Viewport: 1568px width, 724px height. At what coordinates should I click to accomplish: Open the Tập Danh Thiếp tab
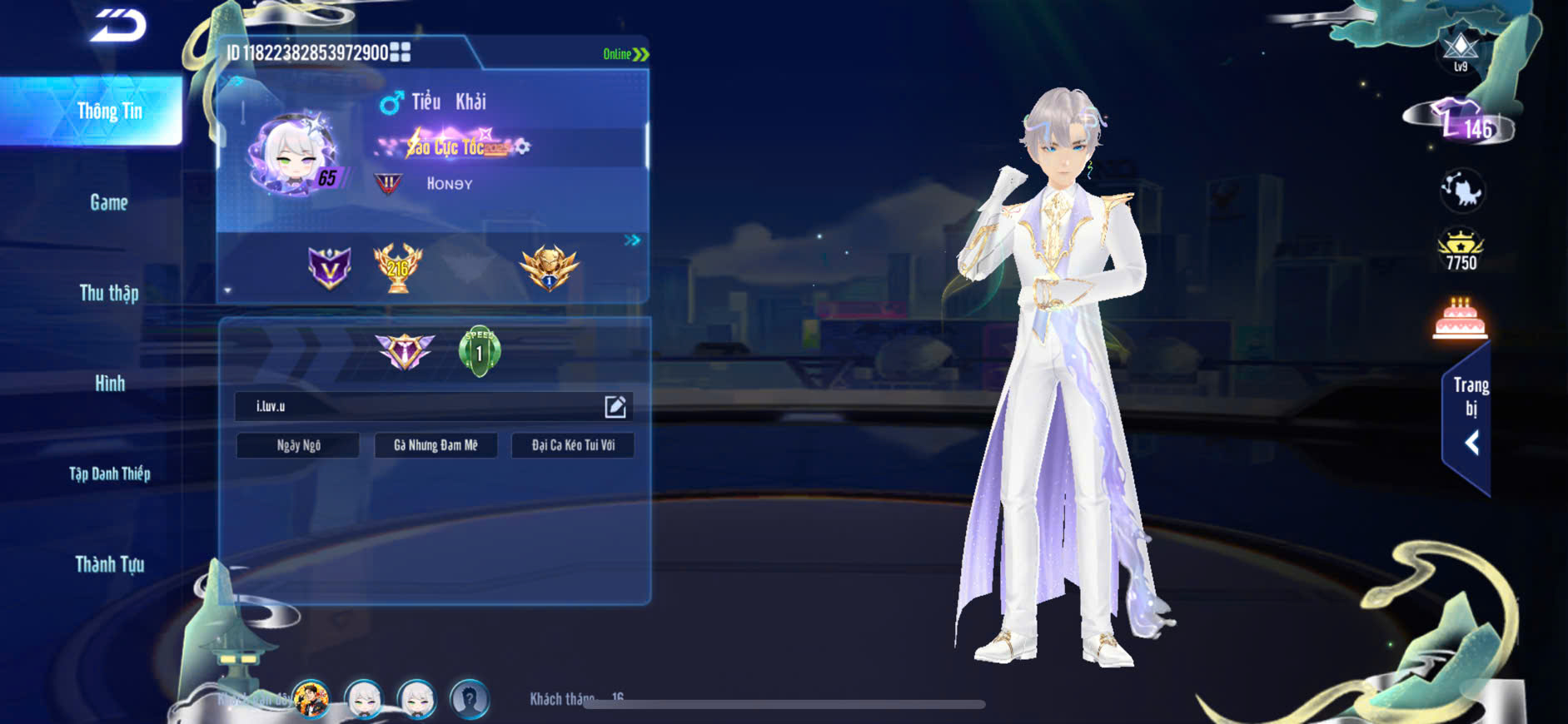[109, 474]
